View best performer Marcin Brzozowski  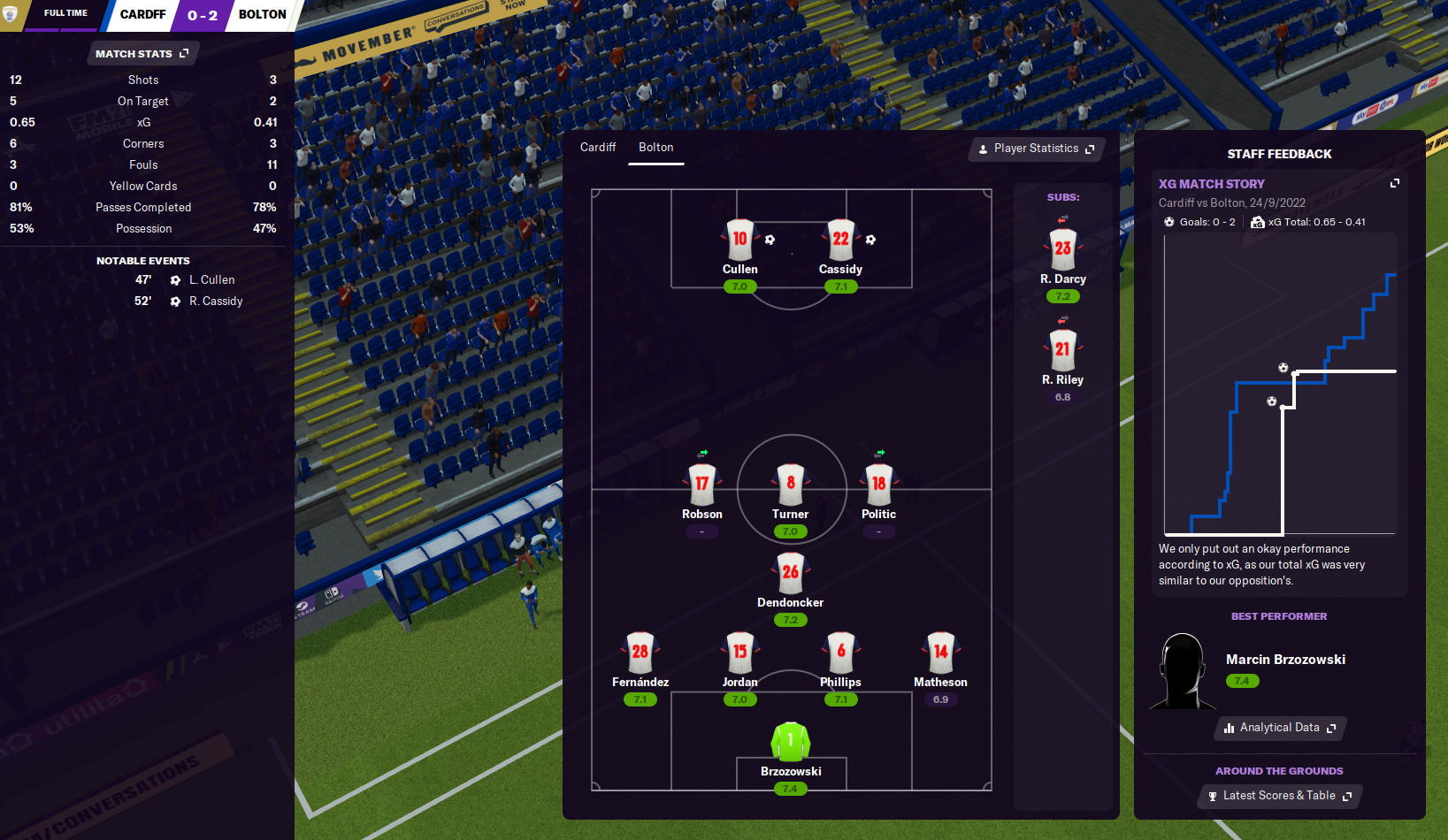(x=1284, y=660)
